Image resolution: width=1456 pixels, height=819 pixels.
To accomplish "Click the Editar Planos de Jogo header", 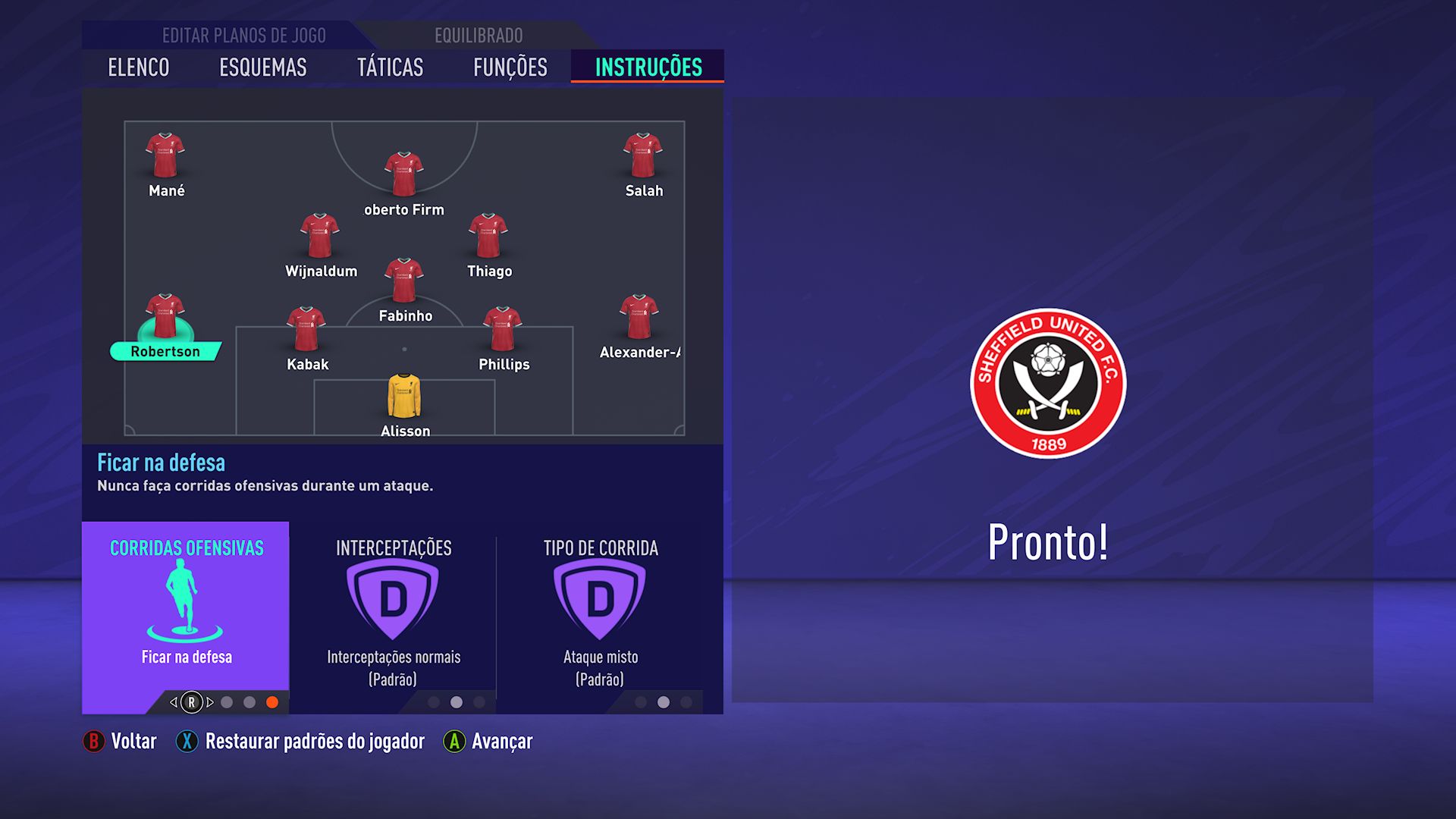I will (243, 36).
